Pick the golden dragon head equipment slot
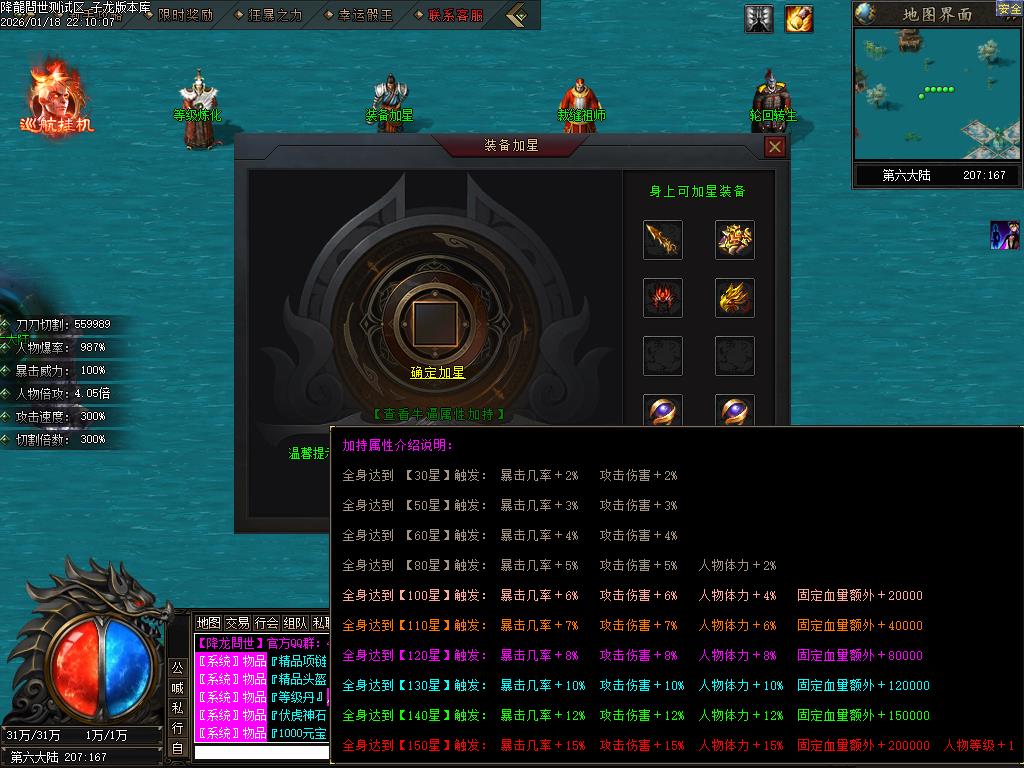1024x768 pixels. (x=734, y=298)
